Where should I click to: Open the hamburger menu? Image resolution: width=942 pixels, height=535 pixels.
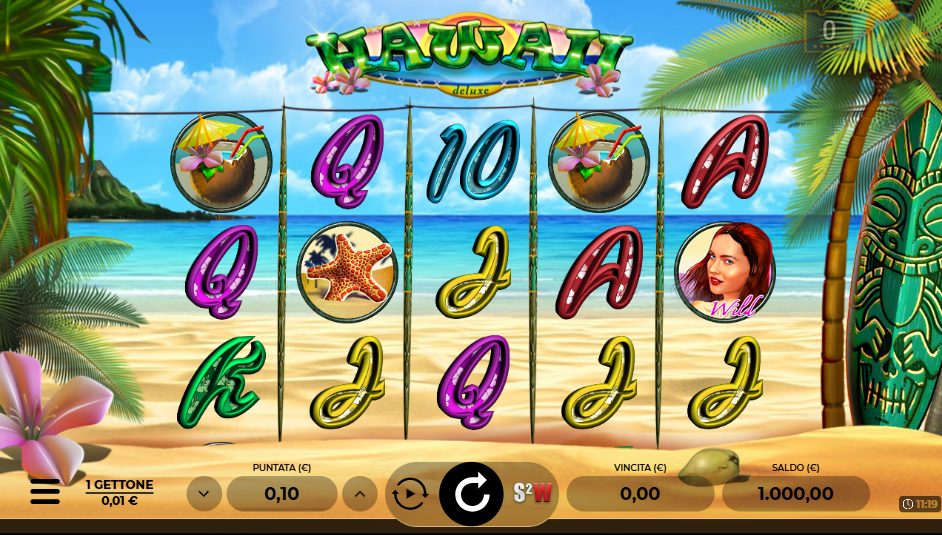pos(45,491)
